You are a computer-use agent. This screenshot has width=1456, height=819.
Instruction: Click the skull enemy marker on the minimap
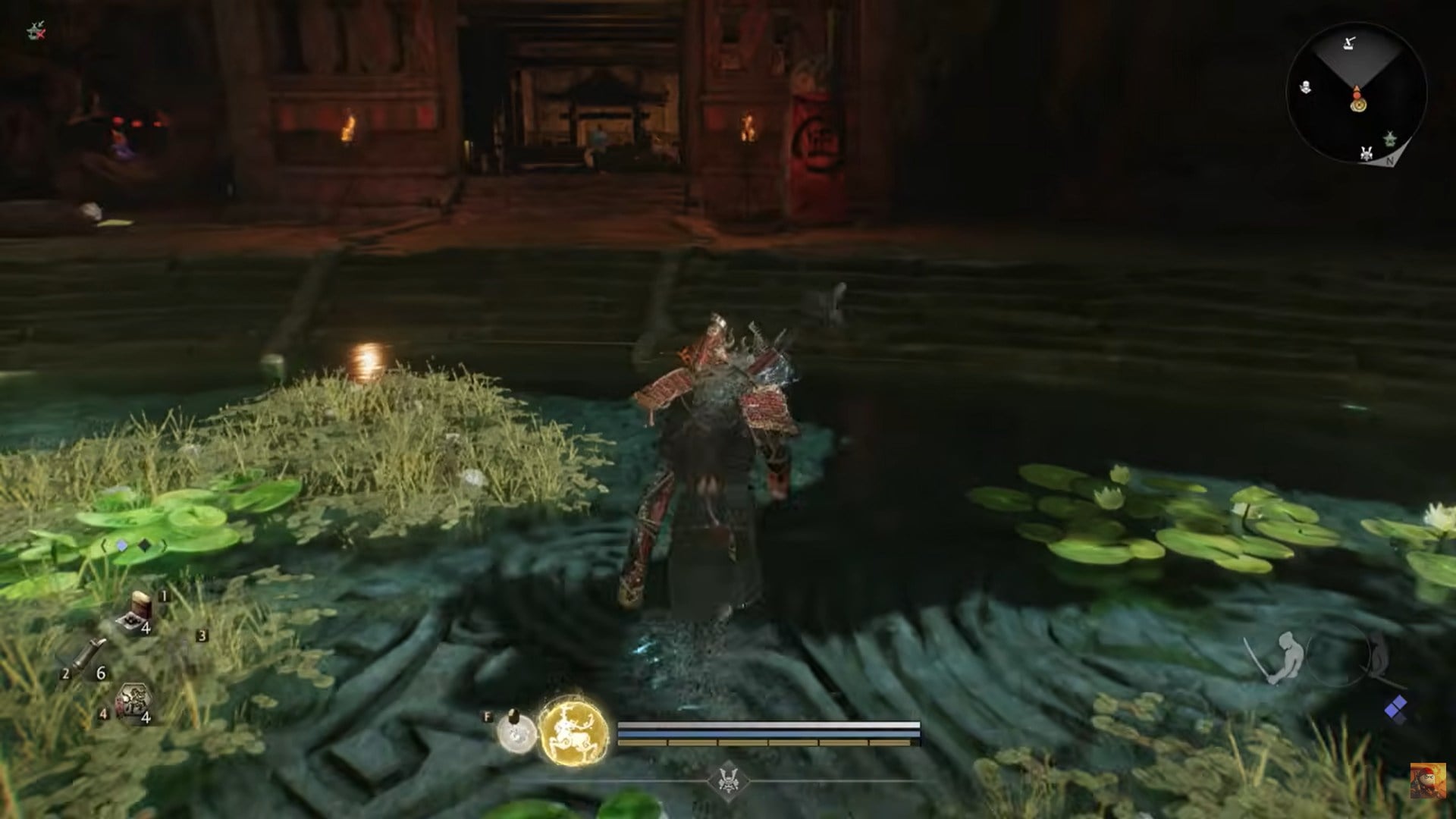1306,87
